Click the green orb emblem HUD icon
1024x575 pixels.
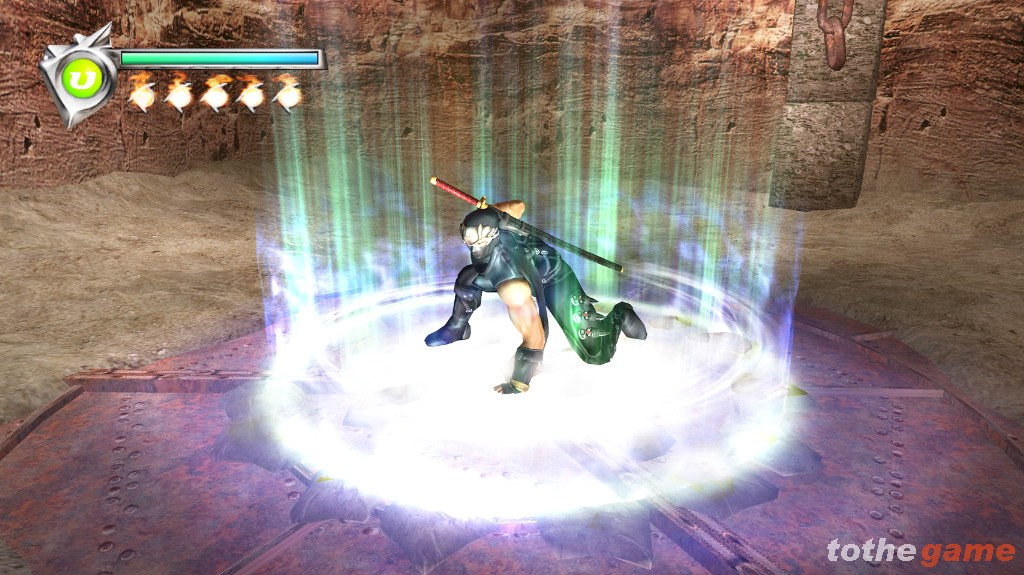[78, 77]
